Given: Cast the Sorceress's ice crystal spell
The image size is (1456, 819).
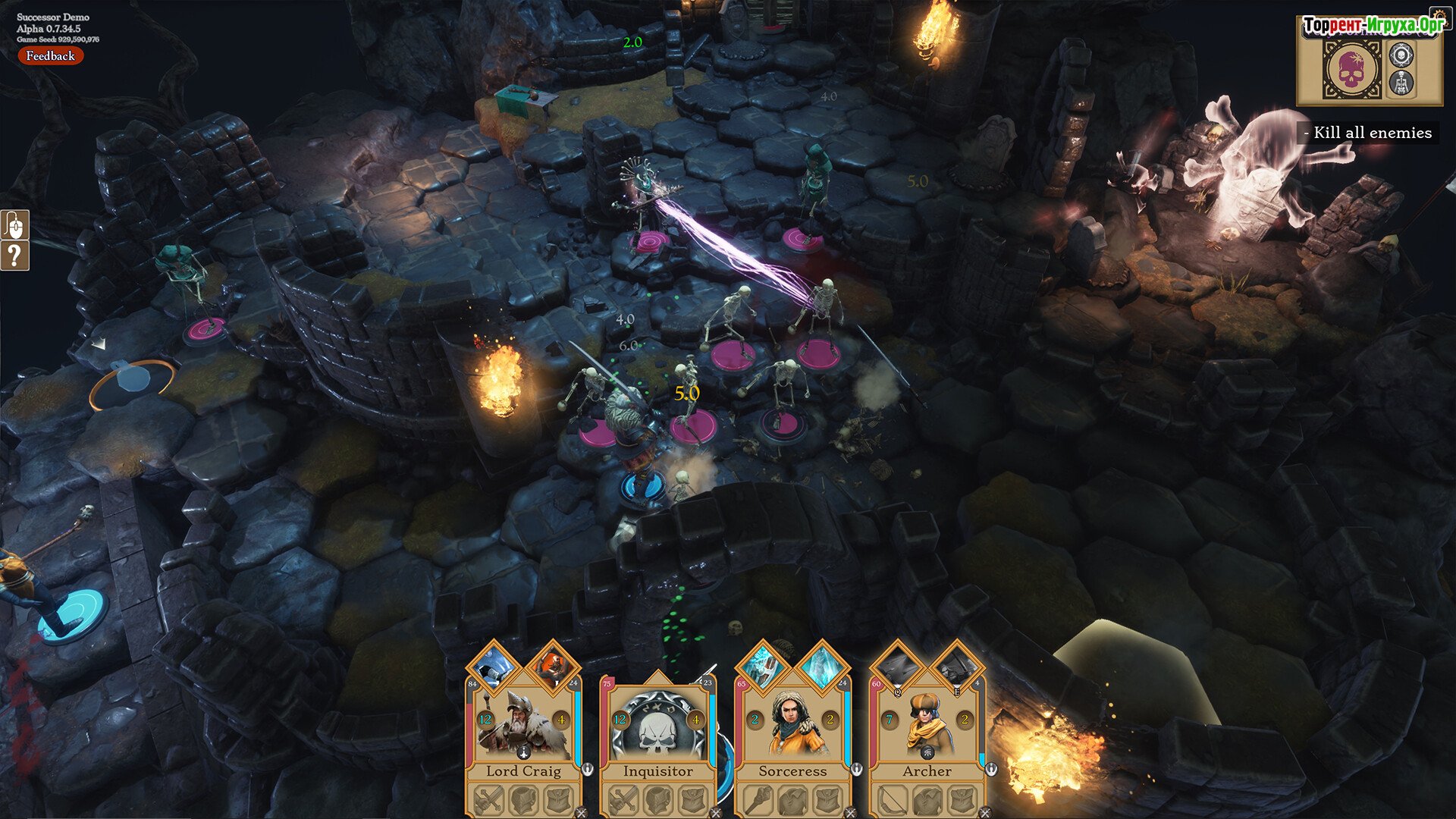Looking at the screenshot, I should 821,667.
